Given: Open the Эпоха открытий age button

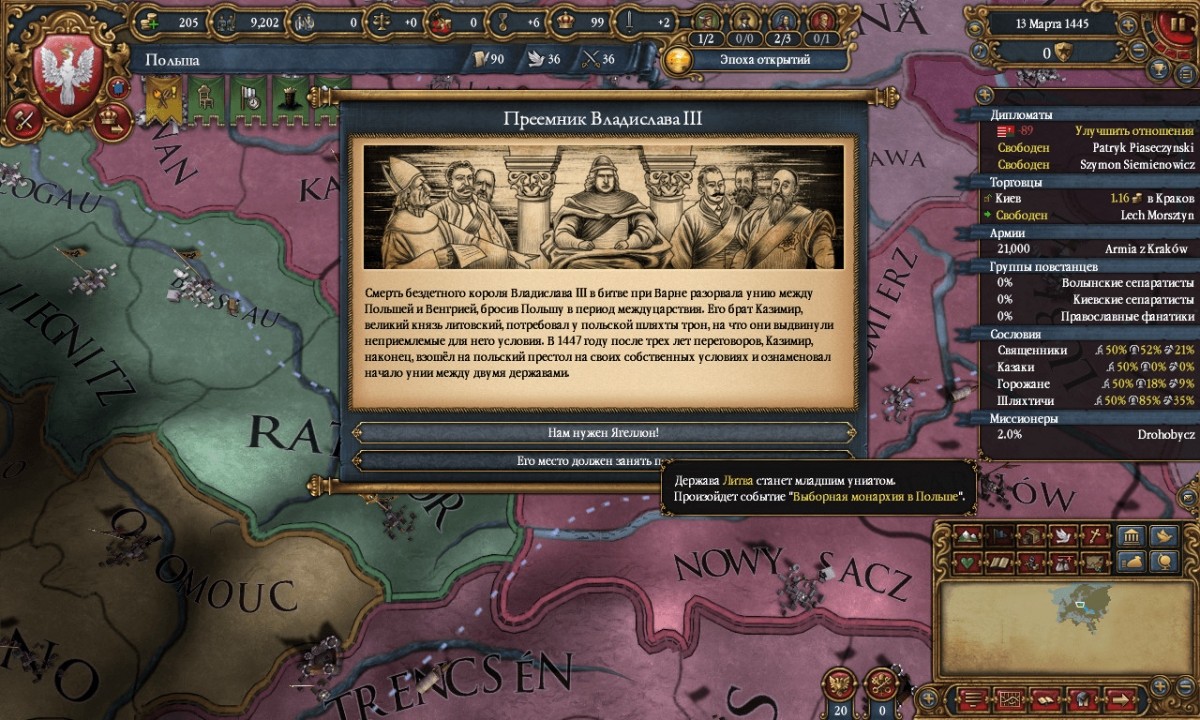Looking at the screenshot, I should 764,59.
